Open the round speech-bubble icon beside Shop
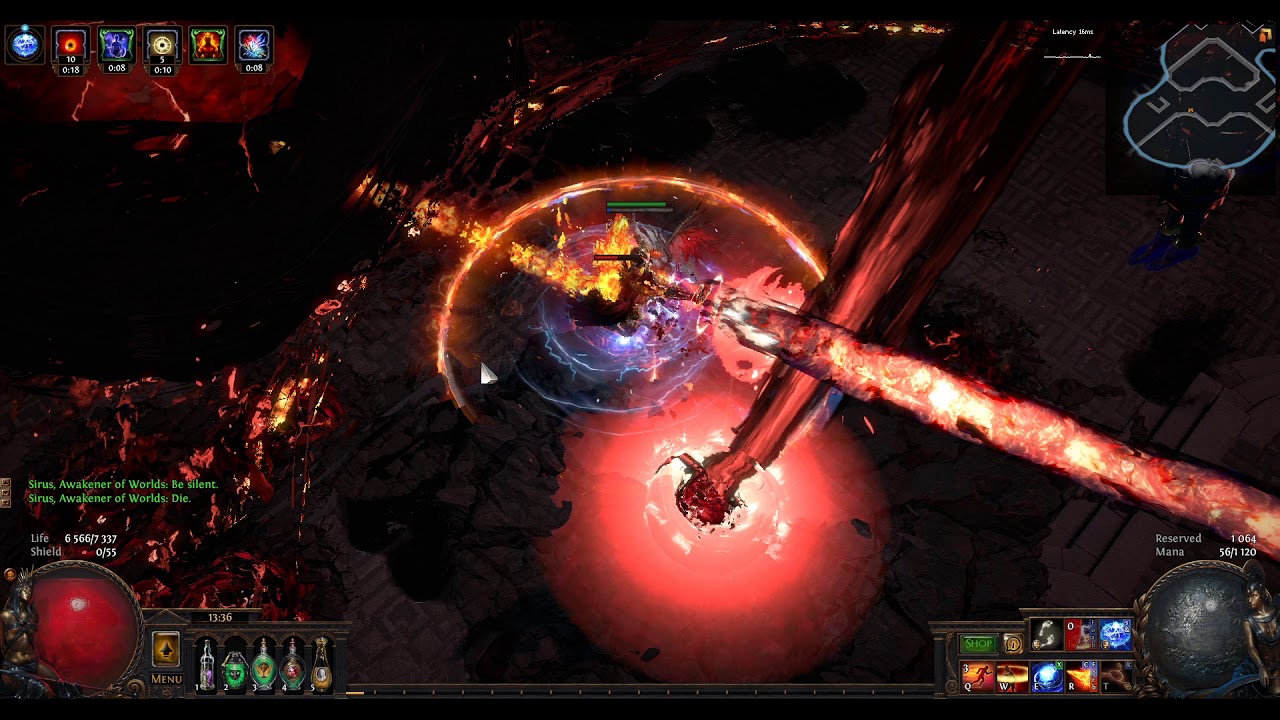The height and width of the screenshot is (720, 1280). tap(1012, 645)
